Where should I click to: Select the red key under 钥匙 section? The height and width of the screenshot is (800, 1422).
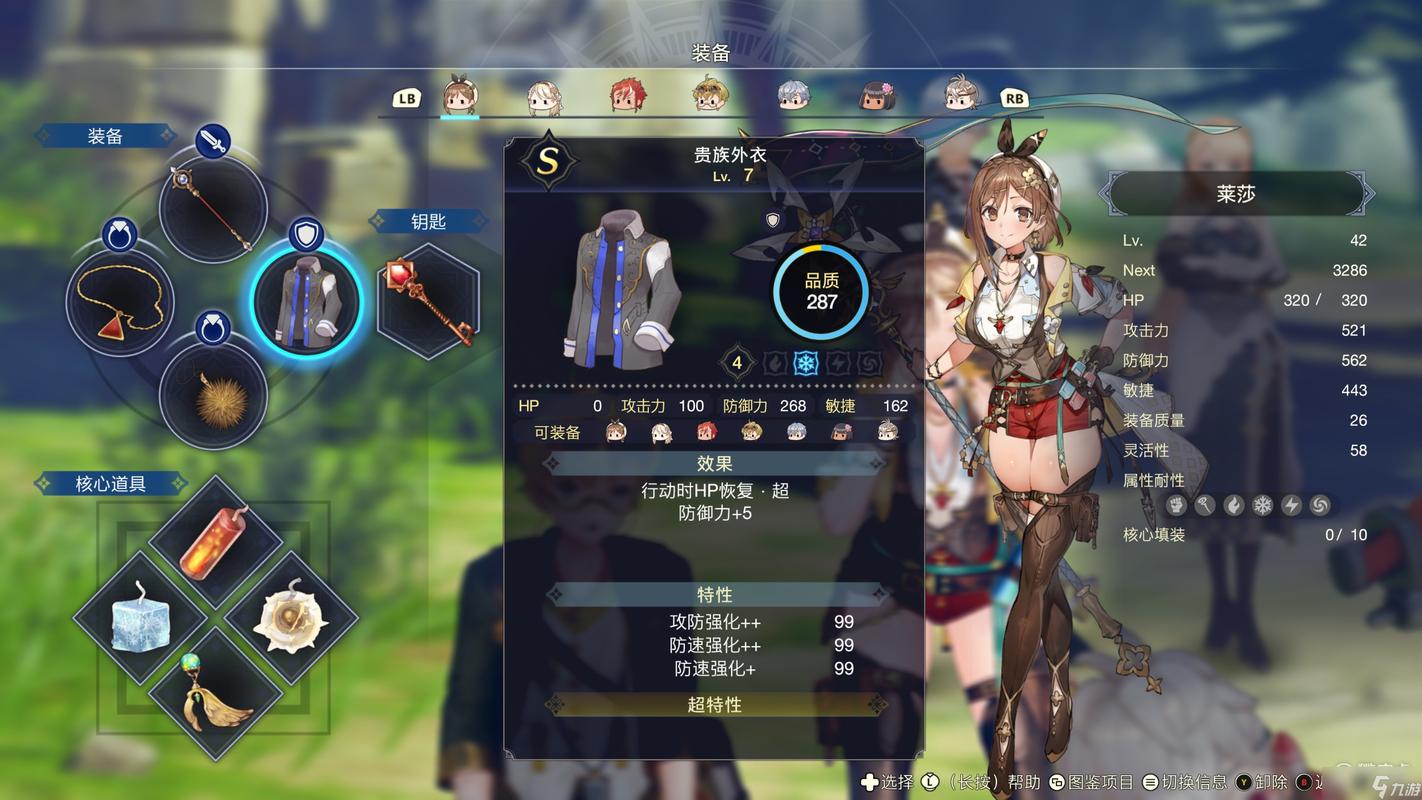coord(428,300)
